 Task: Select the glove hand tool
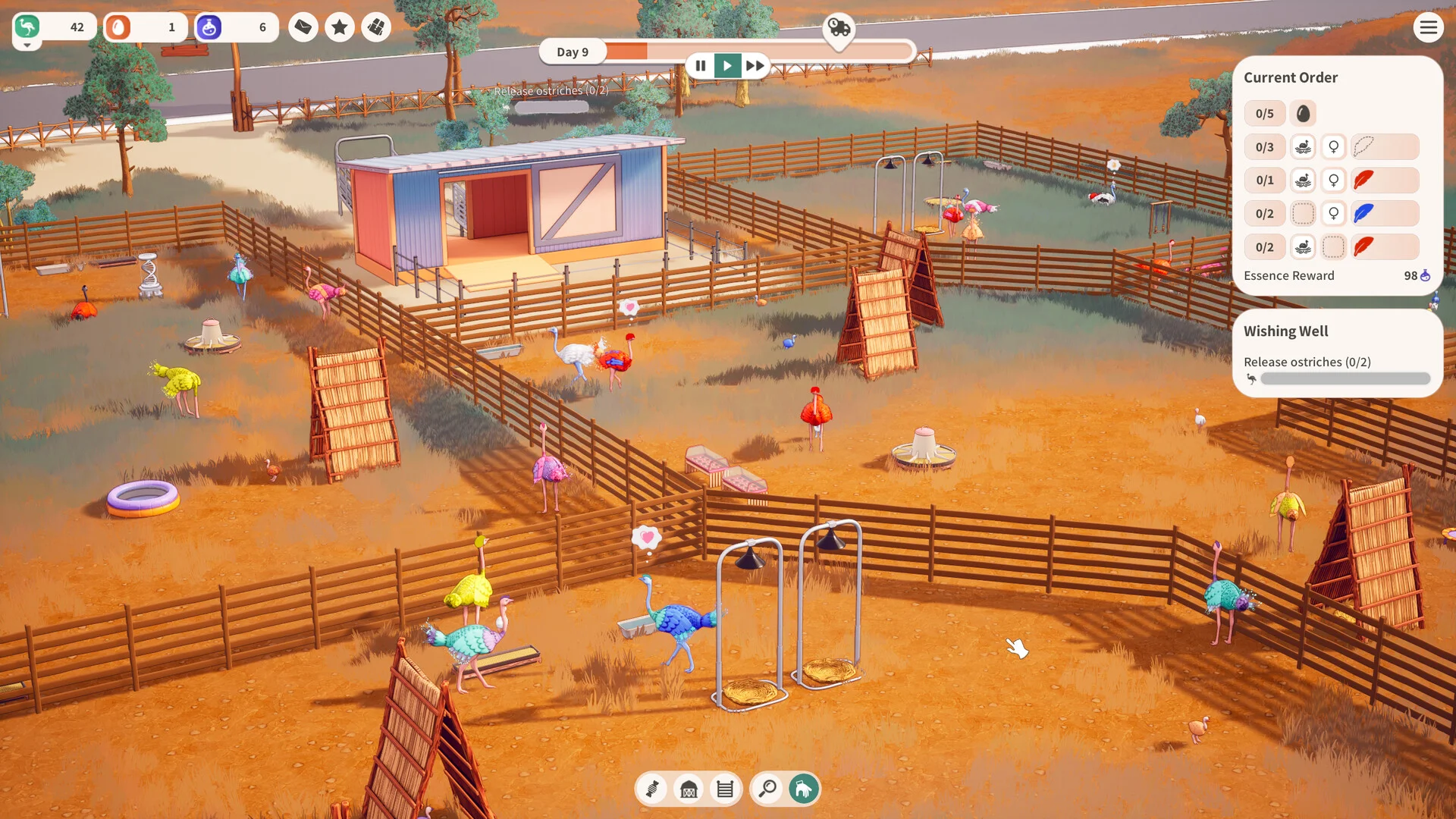(804, 789)
